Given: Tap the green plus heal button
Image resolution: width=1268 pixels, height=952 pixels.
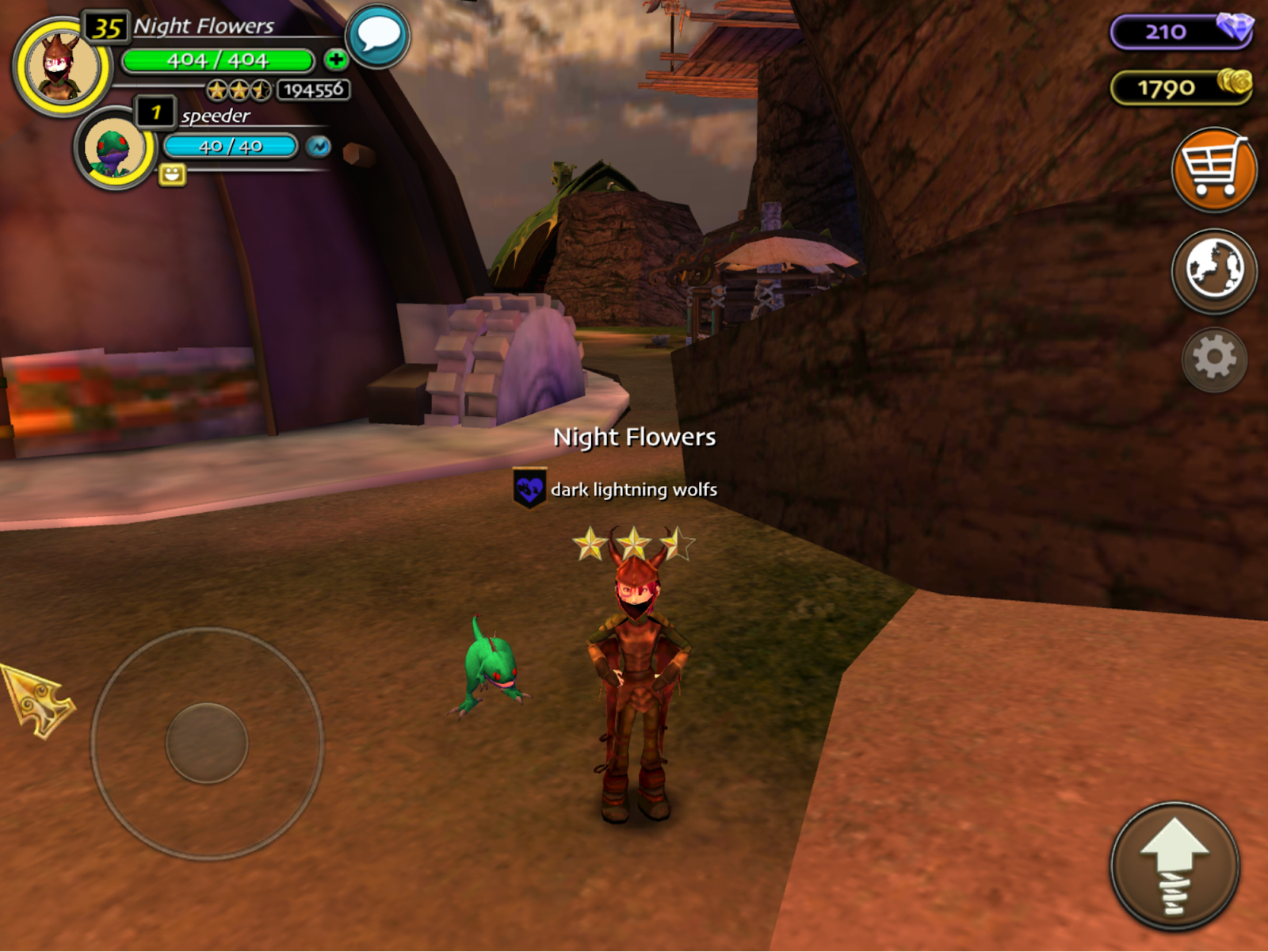Looking at the screenshot, I should click(336, 59).
